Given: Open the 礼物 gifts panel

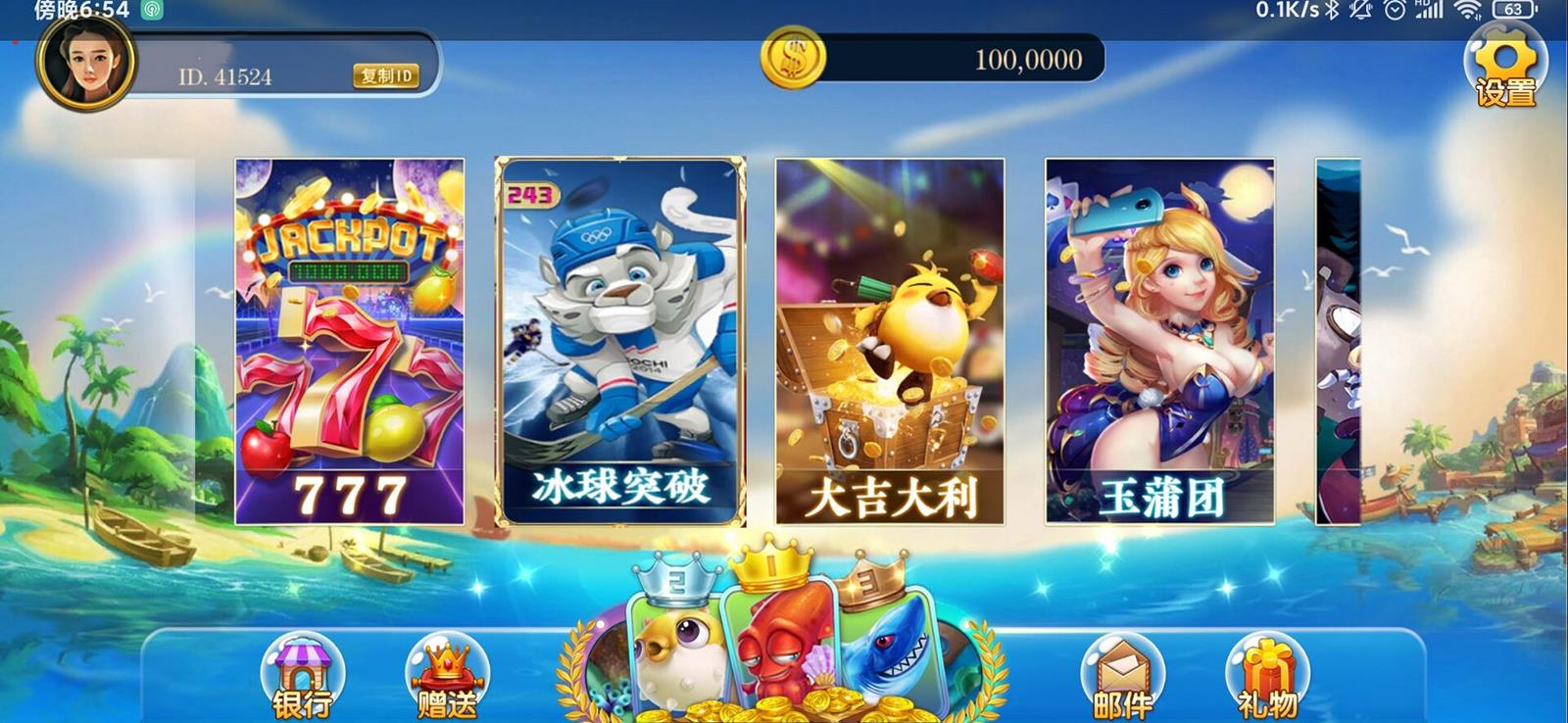Looking at the screenshot, I should [1268, 676].
